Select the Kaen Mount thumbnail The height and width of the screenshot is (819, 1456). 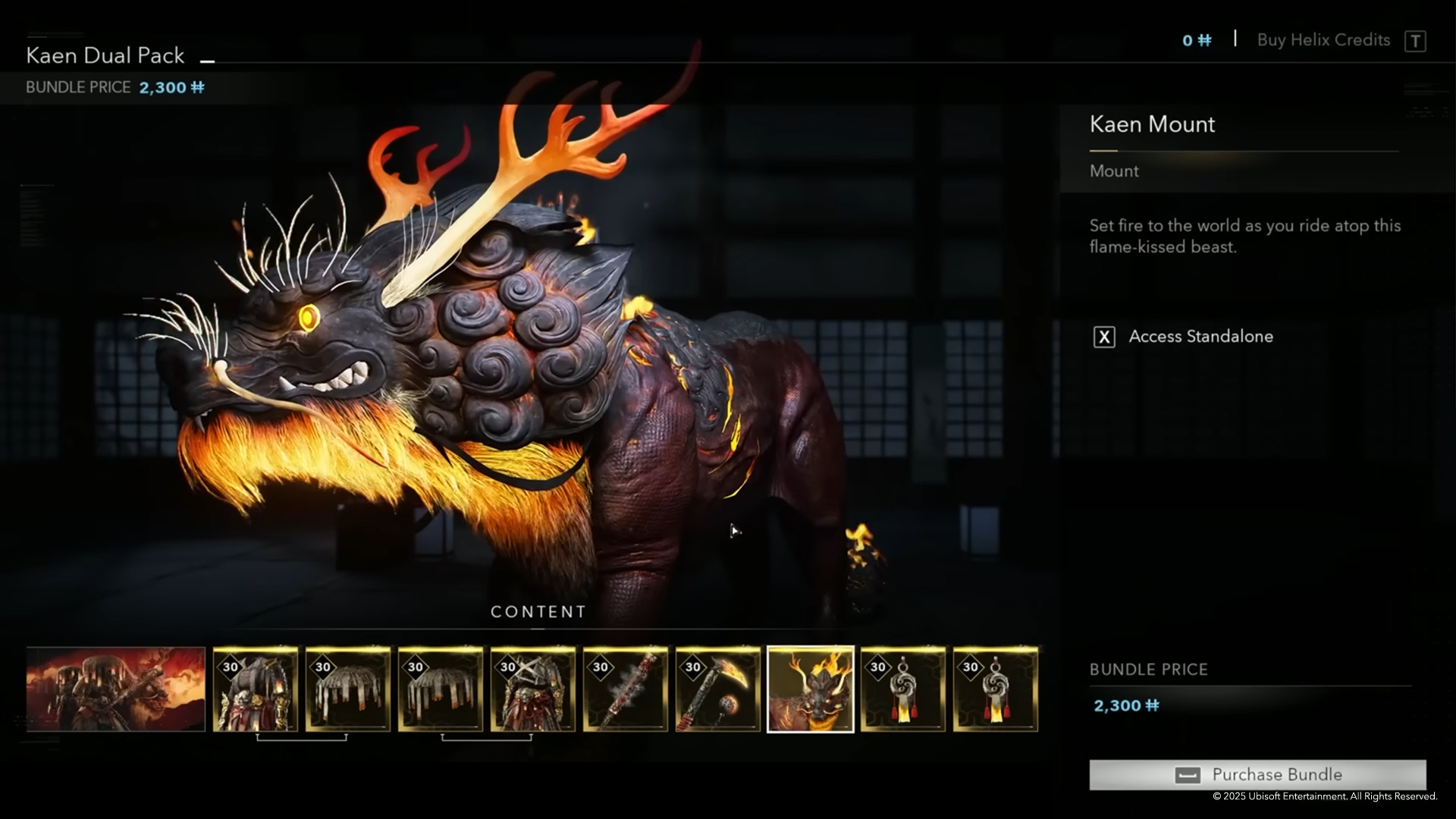coord(811,689)
